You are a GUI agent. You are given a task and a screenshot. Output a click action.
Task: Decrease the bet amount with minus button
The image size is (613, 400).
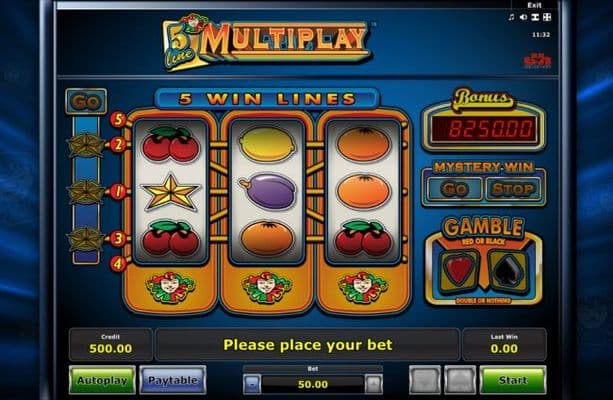click(x=253, y=383)
